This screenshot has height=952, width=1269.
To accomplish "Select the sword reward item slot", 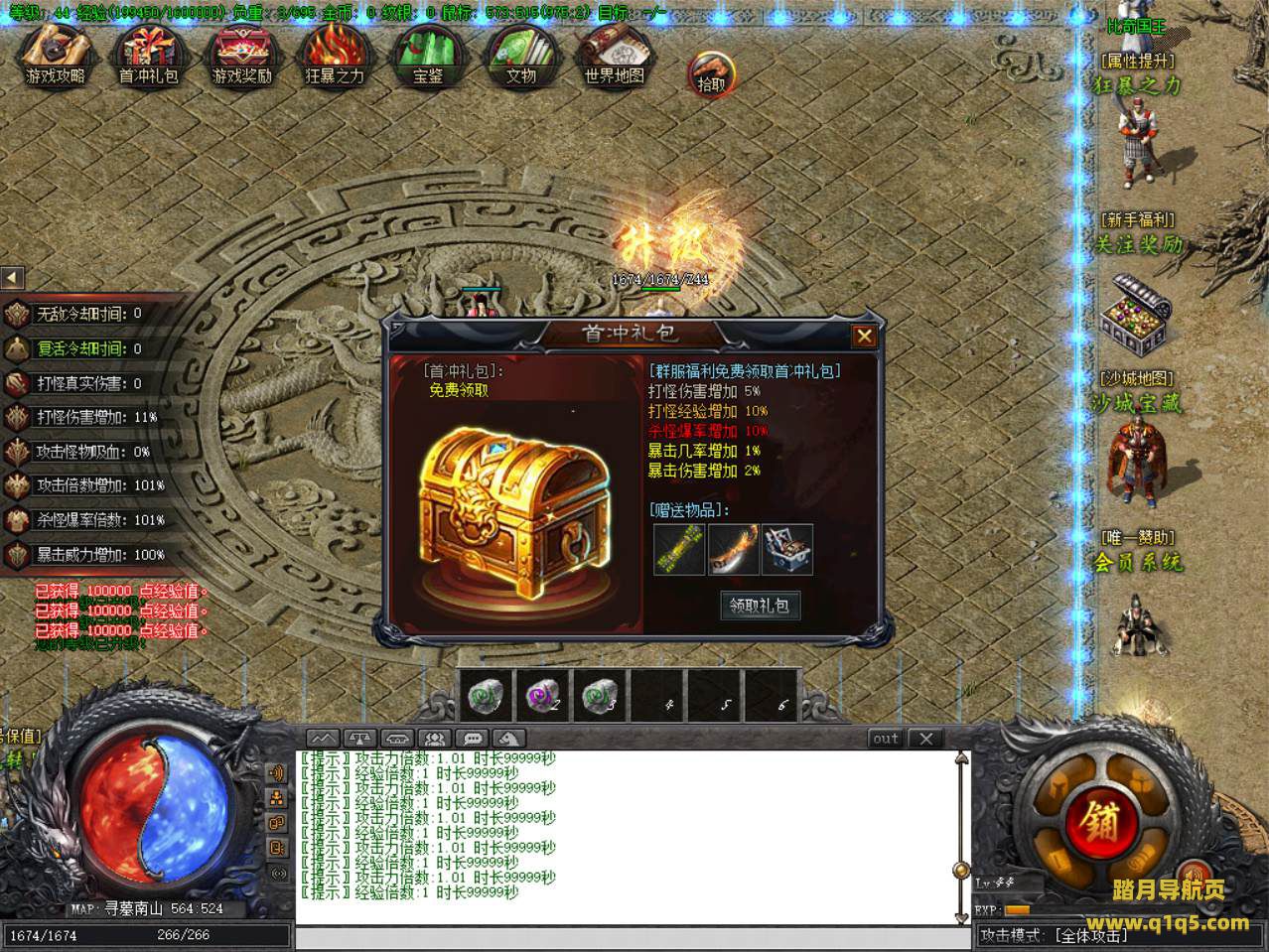I will [x=733, y=550].
